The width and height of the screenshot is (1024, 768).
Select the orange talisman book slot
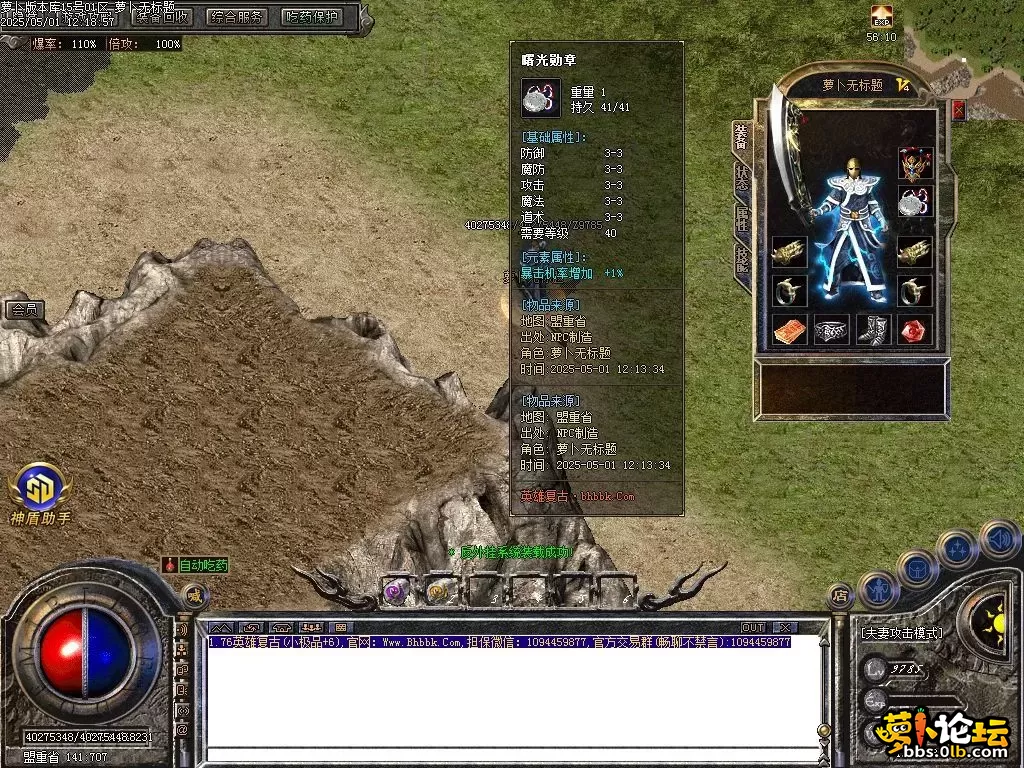[x=789, y=329]
